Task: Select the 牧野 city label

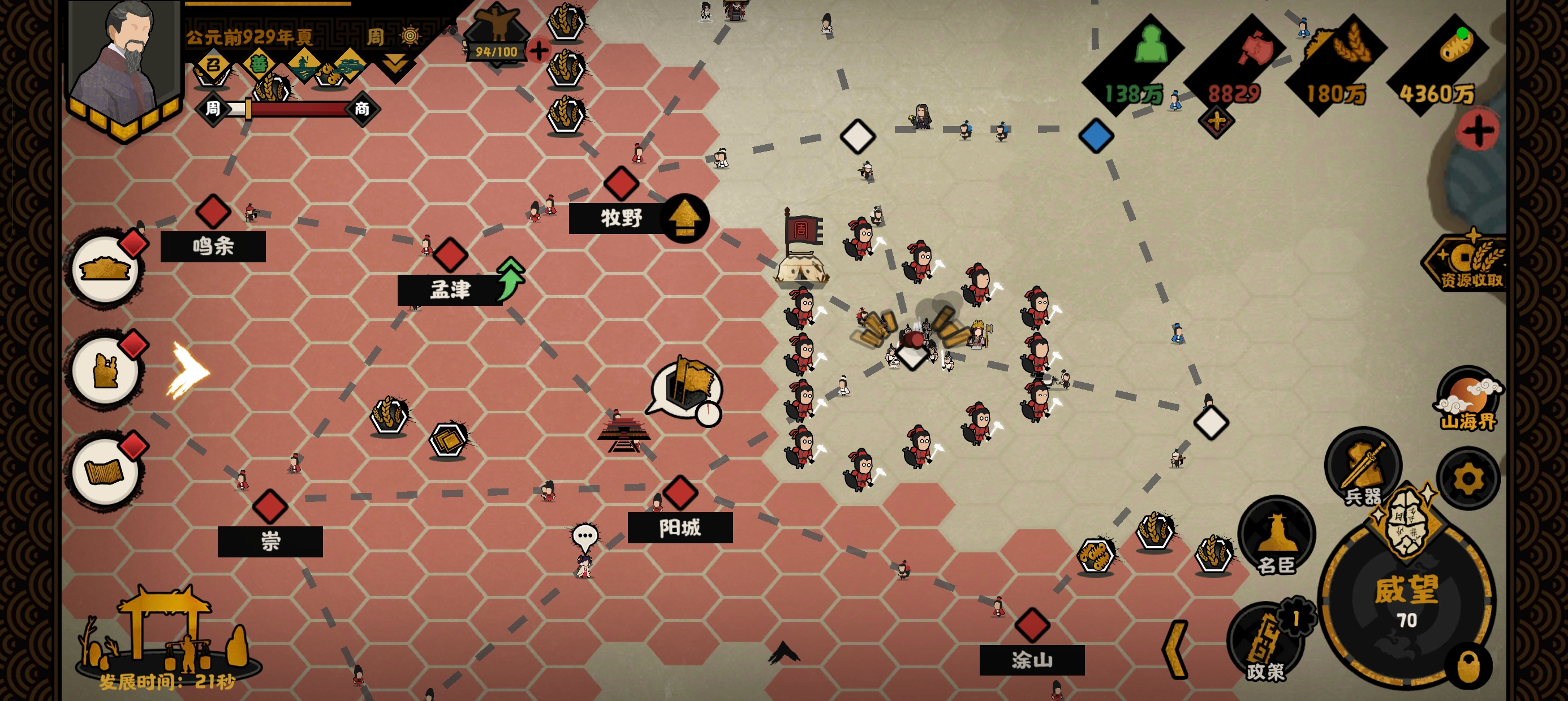Action: (x=621, y=218)
